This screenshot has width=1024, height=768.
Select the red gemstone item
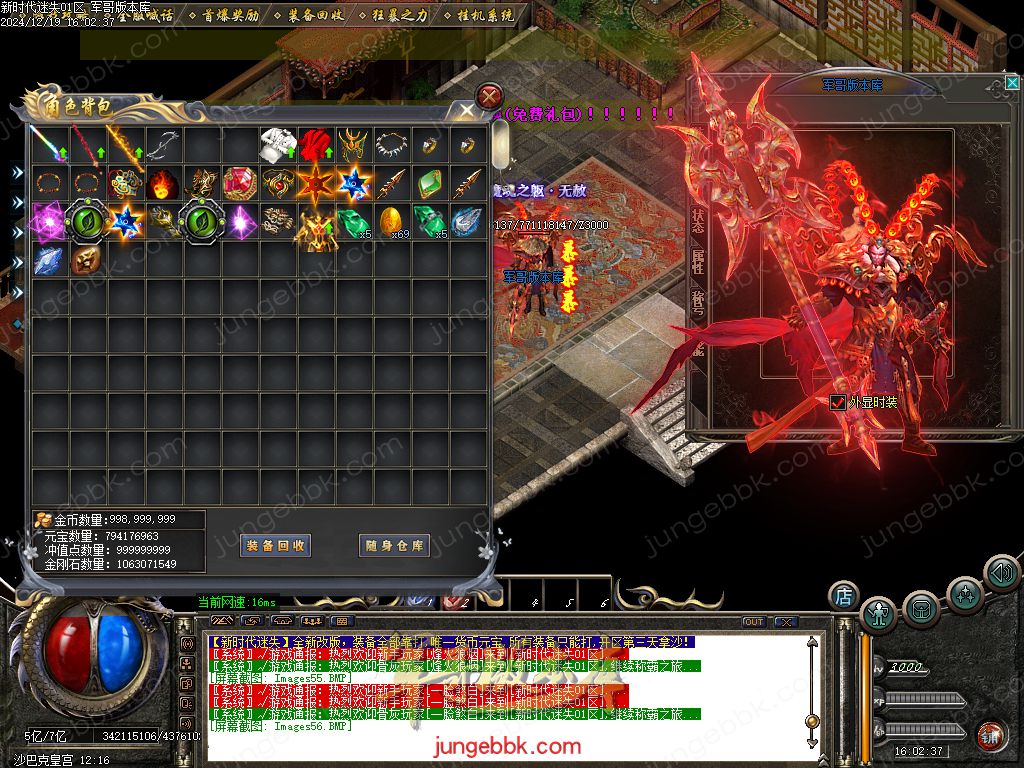click(x=239, y=184)
